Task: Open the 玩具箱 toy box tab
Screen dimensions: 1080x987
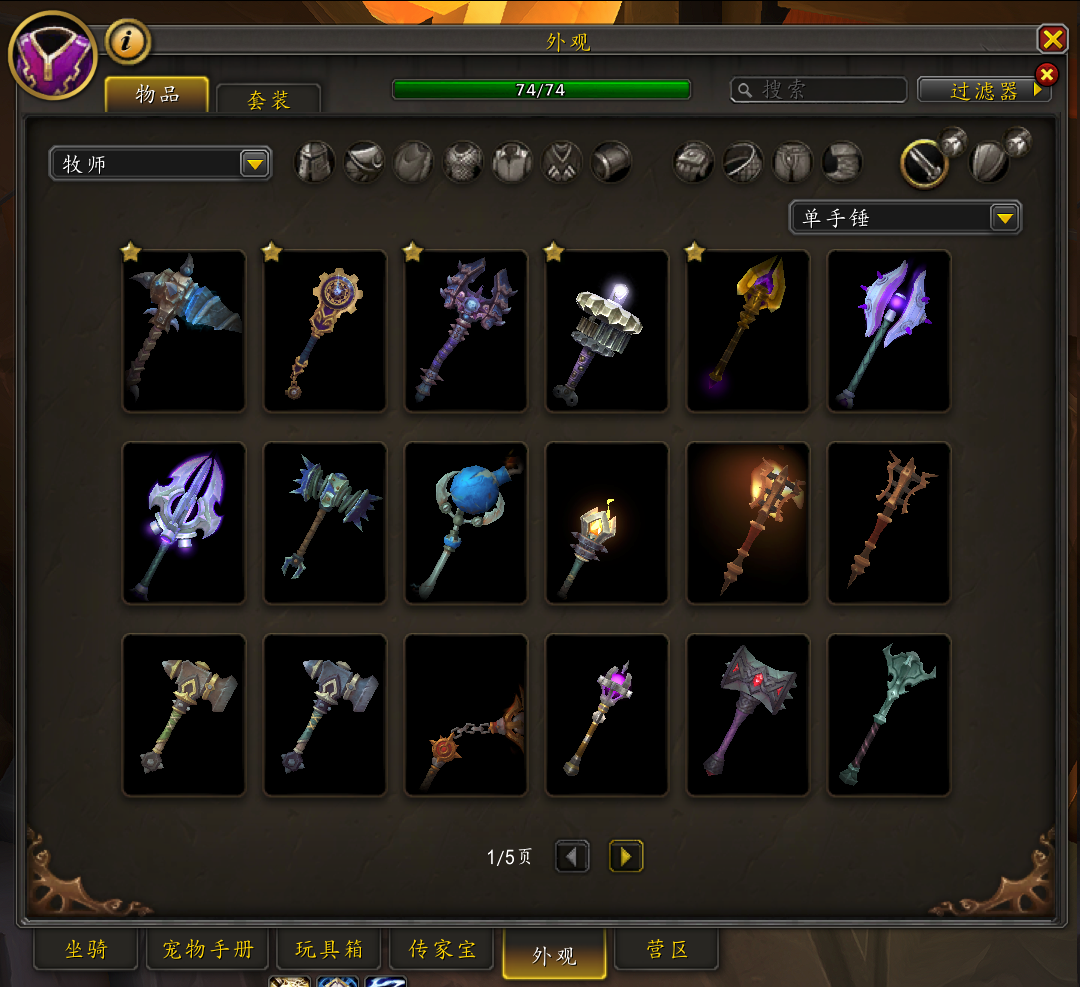Action: (329, 950)
